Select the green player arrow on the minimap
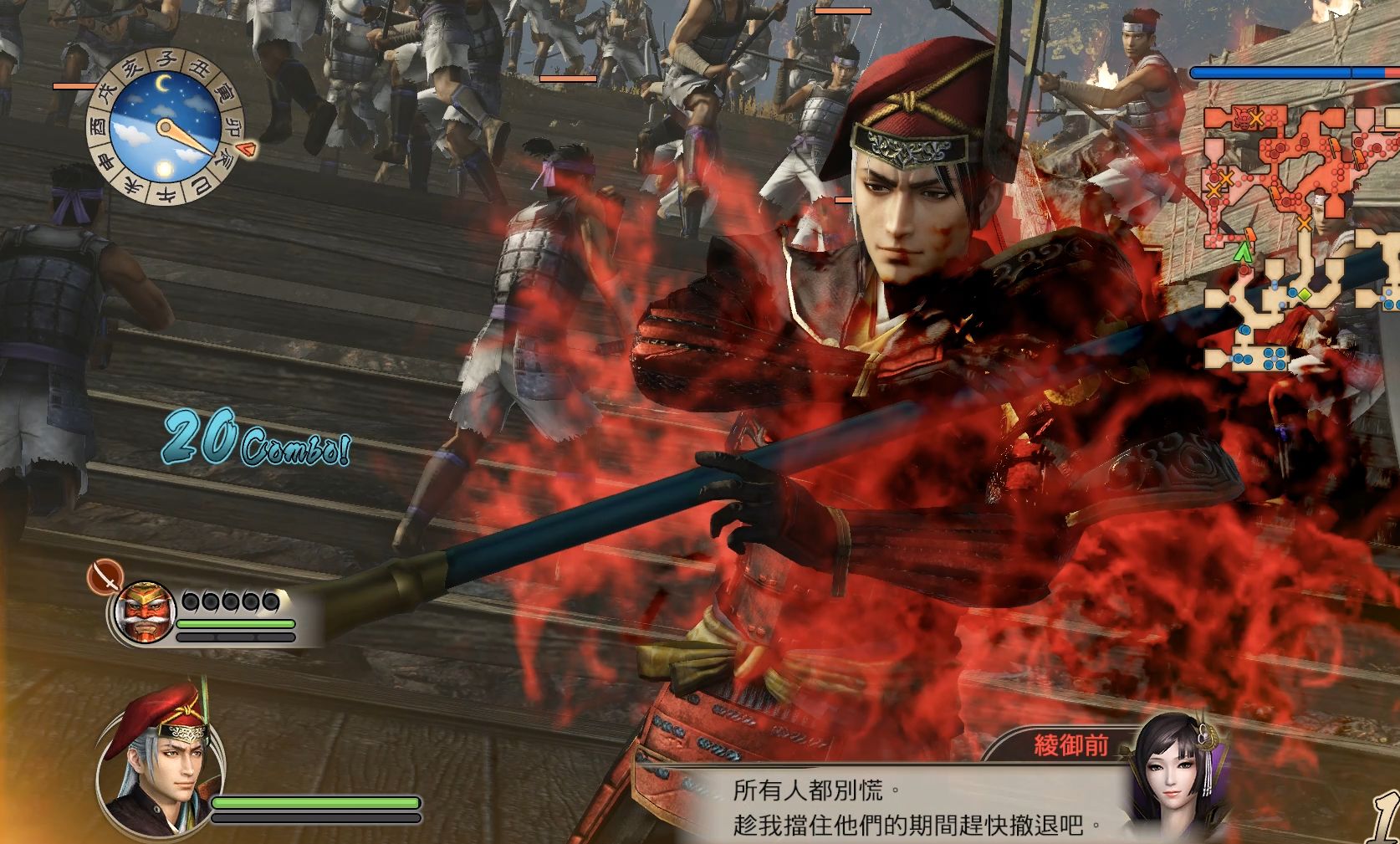 (1245, 251)
